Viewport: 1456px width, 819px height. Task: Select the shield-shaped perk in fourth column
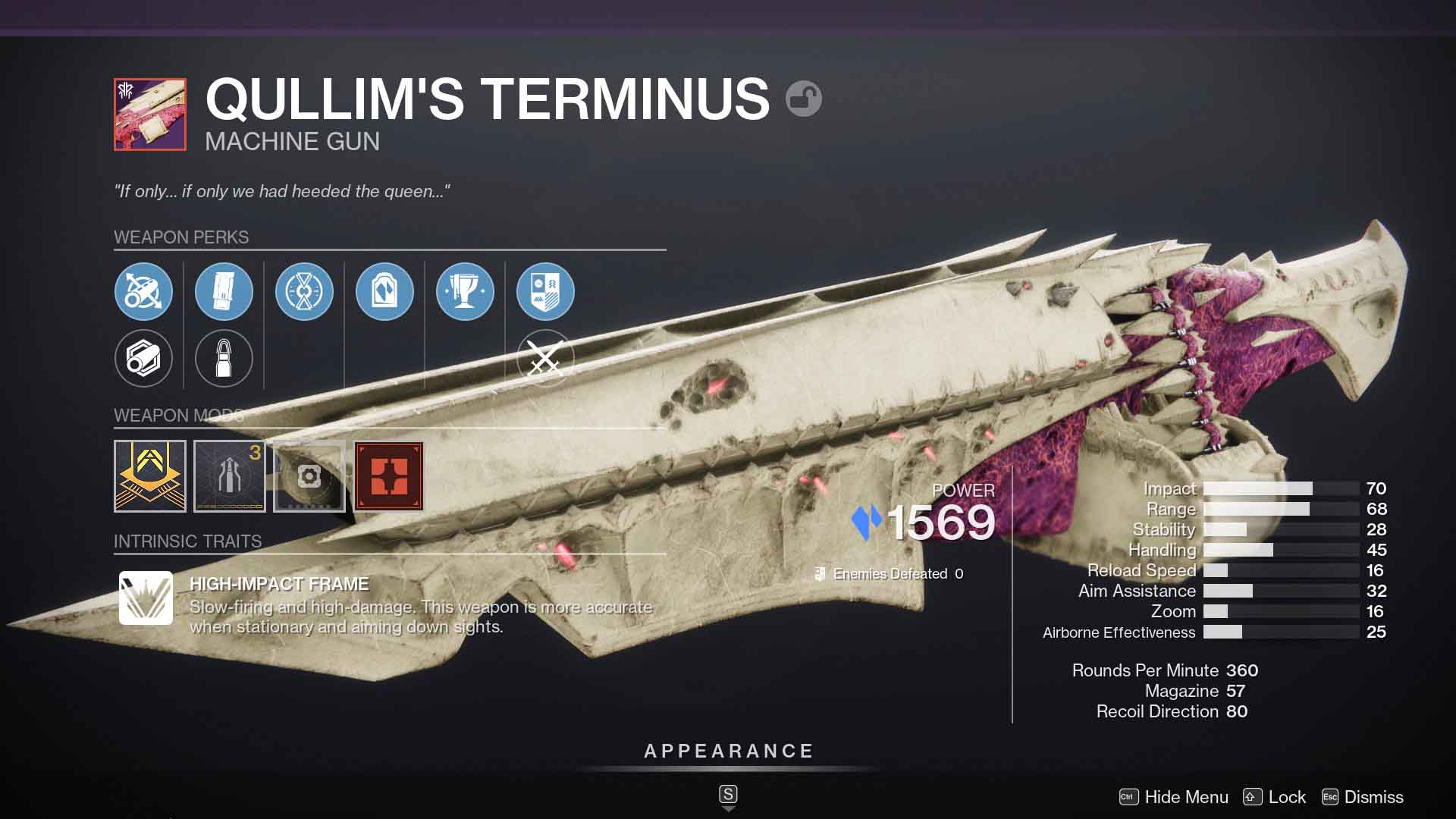click(384, 291)
